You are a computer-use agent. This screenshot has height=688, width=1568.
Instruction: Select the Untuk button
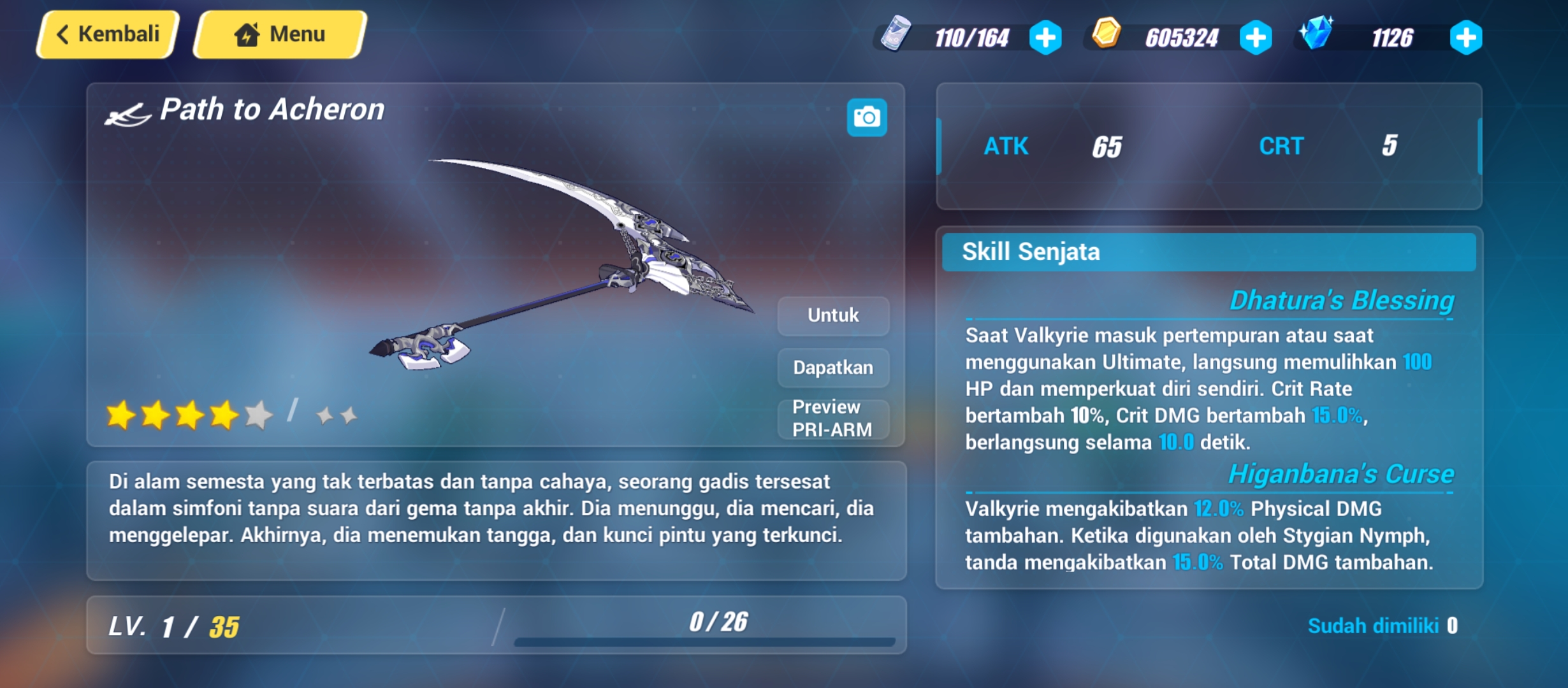click(832, 314)
